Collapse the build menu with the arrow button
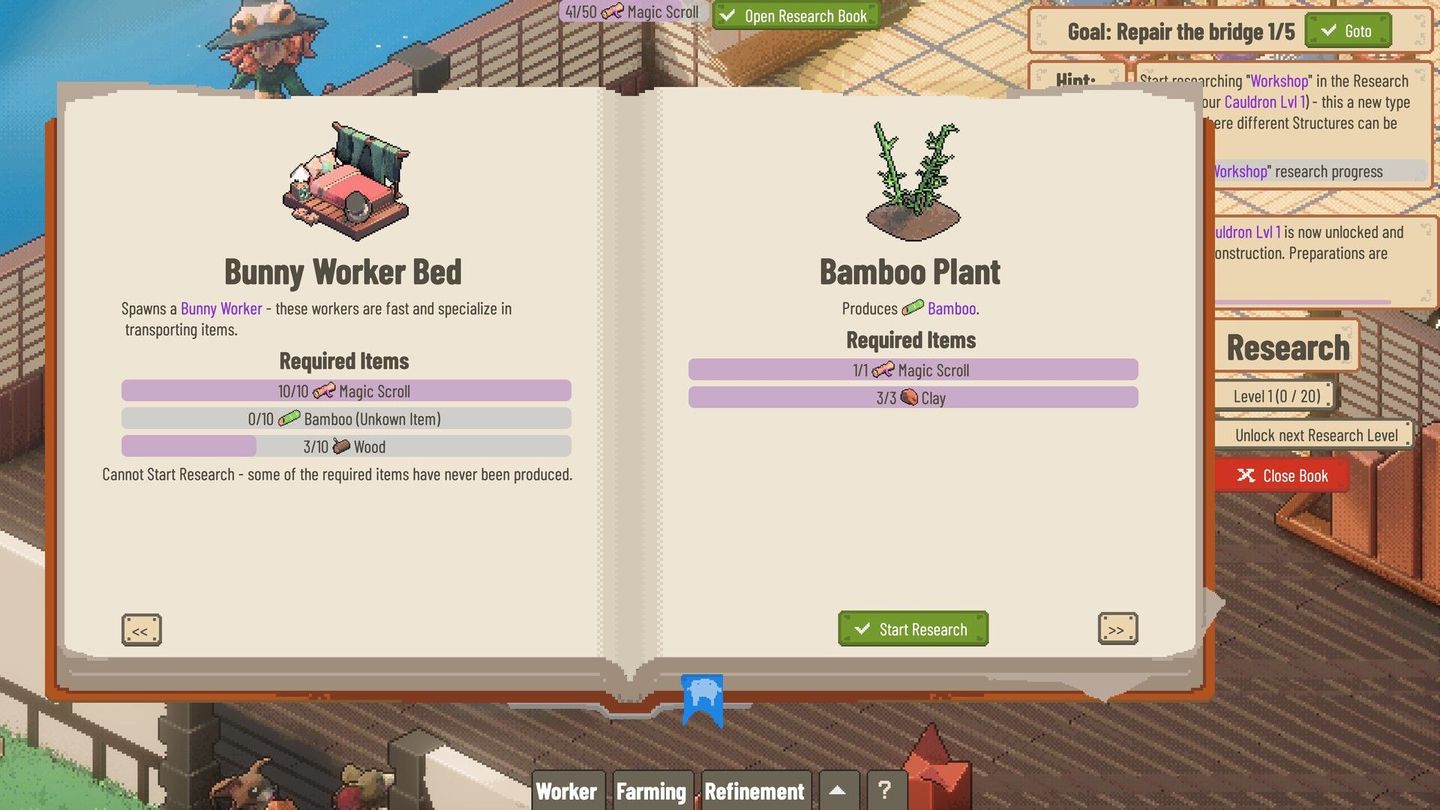The width and height of the screenshot is (1440, 810). click(838, 790)
